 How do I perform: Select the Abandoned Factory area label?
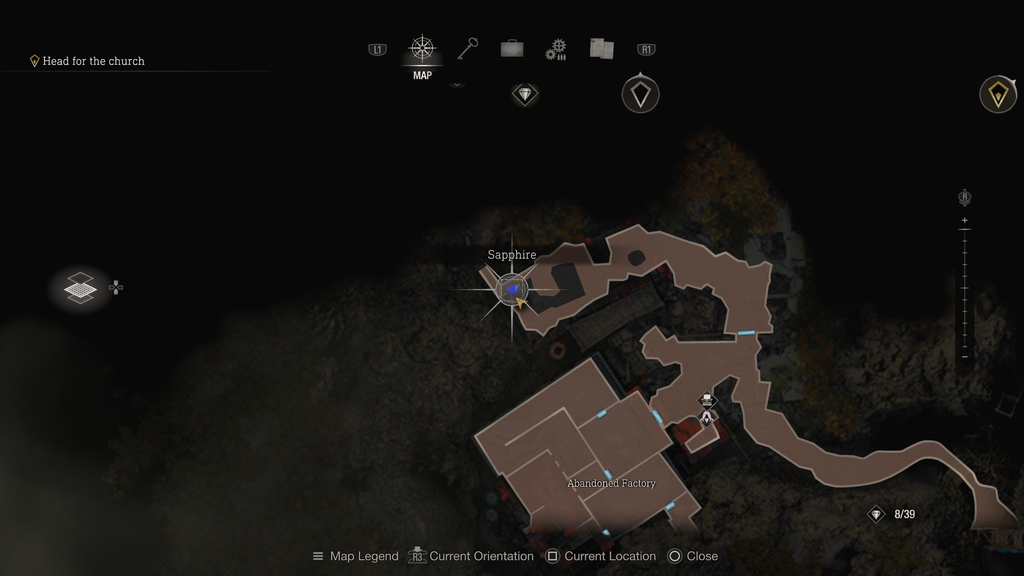(611, 484)
